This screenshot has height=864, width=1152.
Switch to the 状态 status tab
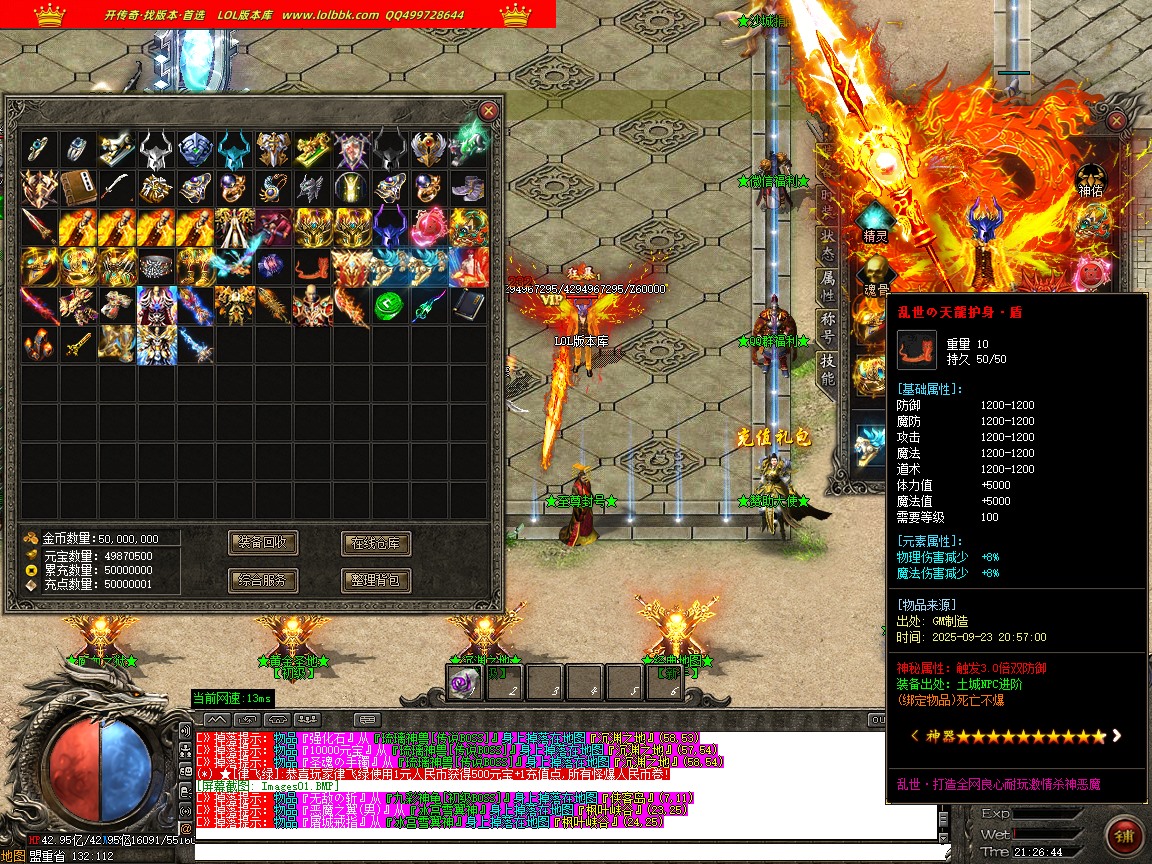tap(828, 240)
